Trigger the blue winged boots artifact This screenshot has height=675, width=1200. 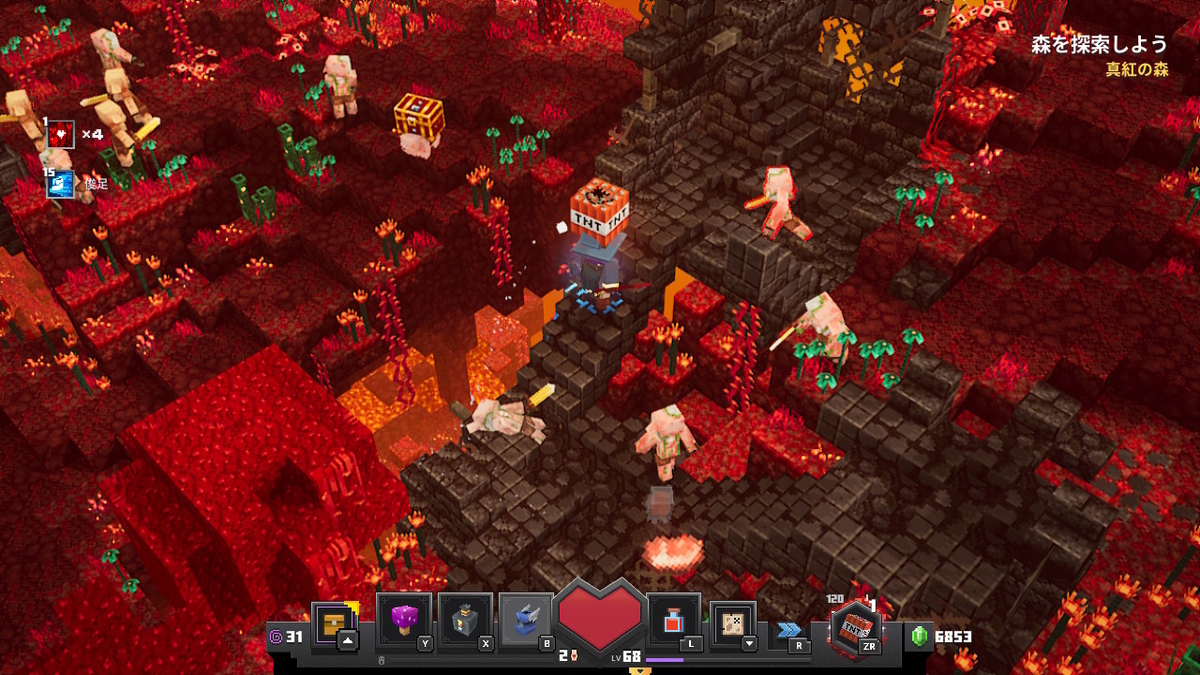[x=526, y=619]
